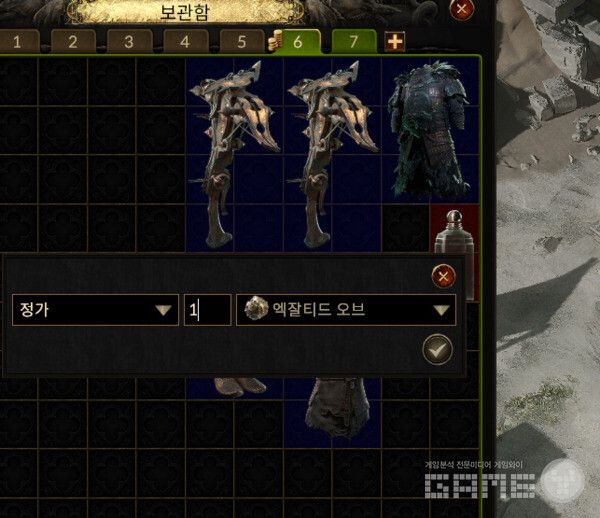This screenshot has width=600, height=518.
Task: Close the price setting popup
Action: click(x=442, y=276)
